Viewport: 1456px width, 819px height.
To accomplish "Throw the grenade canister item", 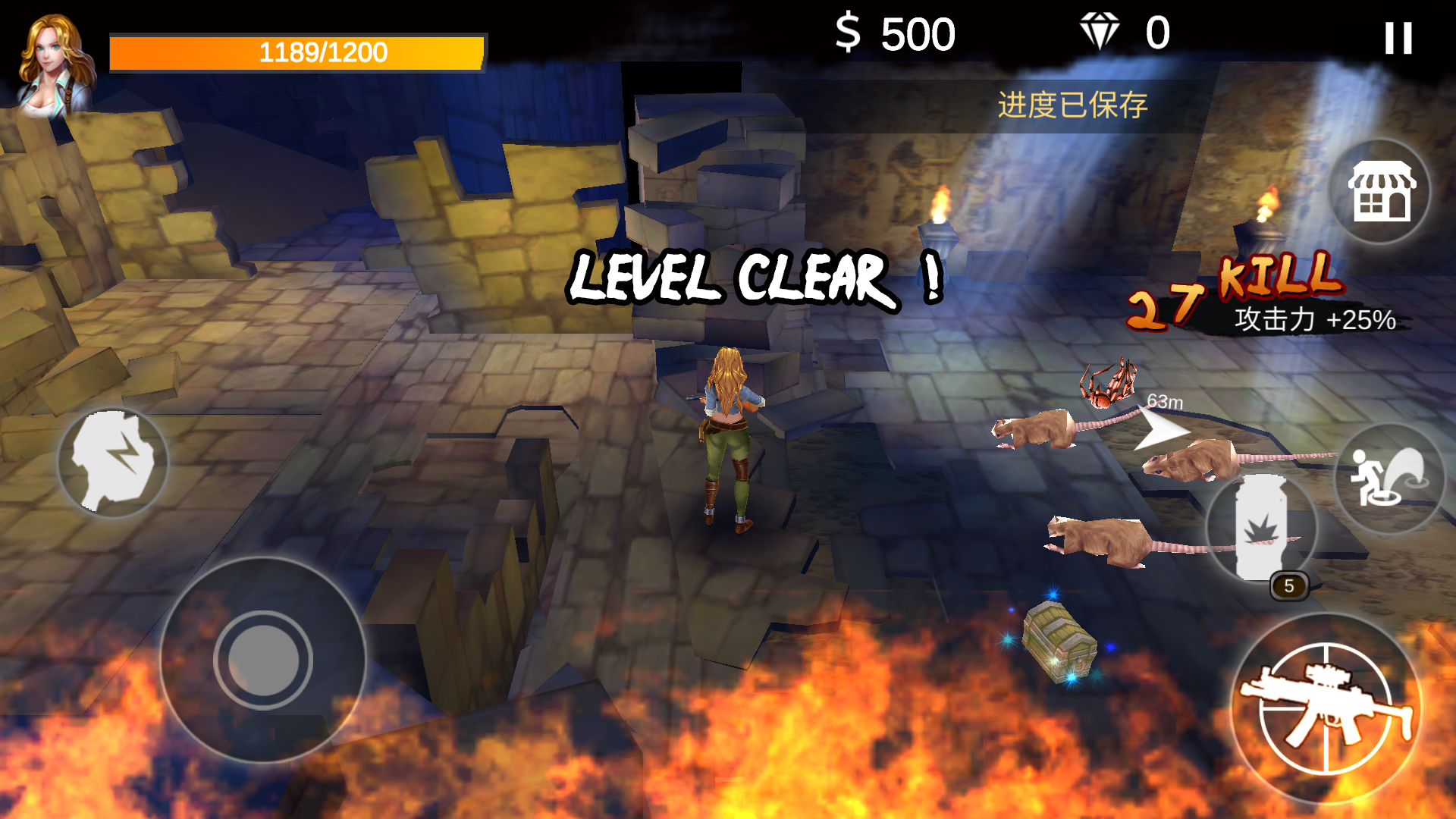I will pos(1260,528).
